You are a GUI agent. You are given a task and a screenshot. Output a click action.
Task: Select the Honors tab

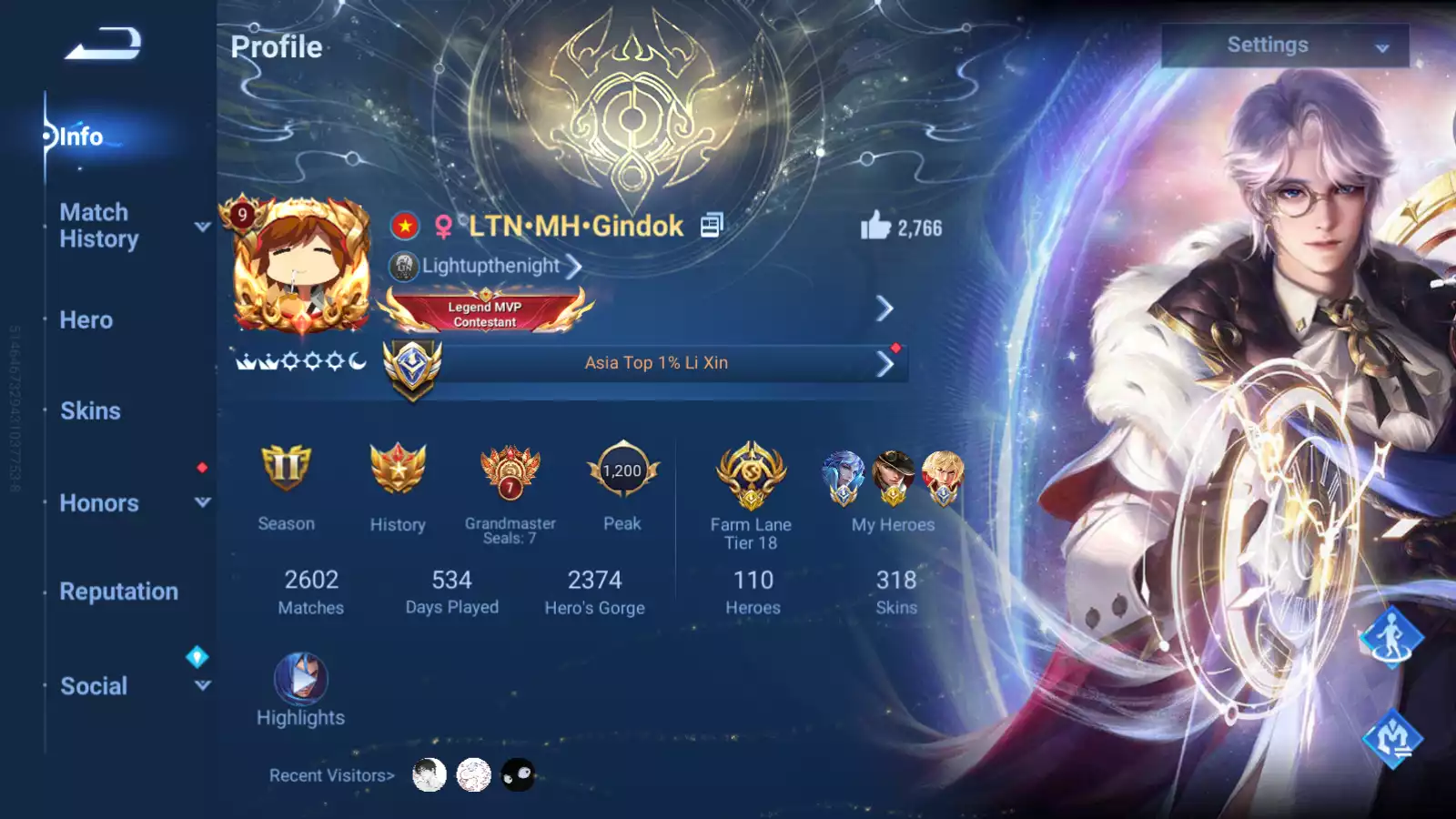[99, 503]
